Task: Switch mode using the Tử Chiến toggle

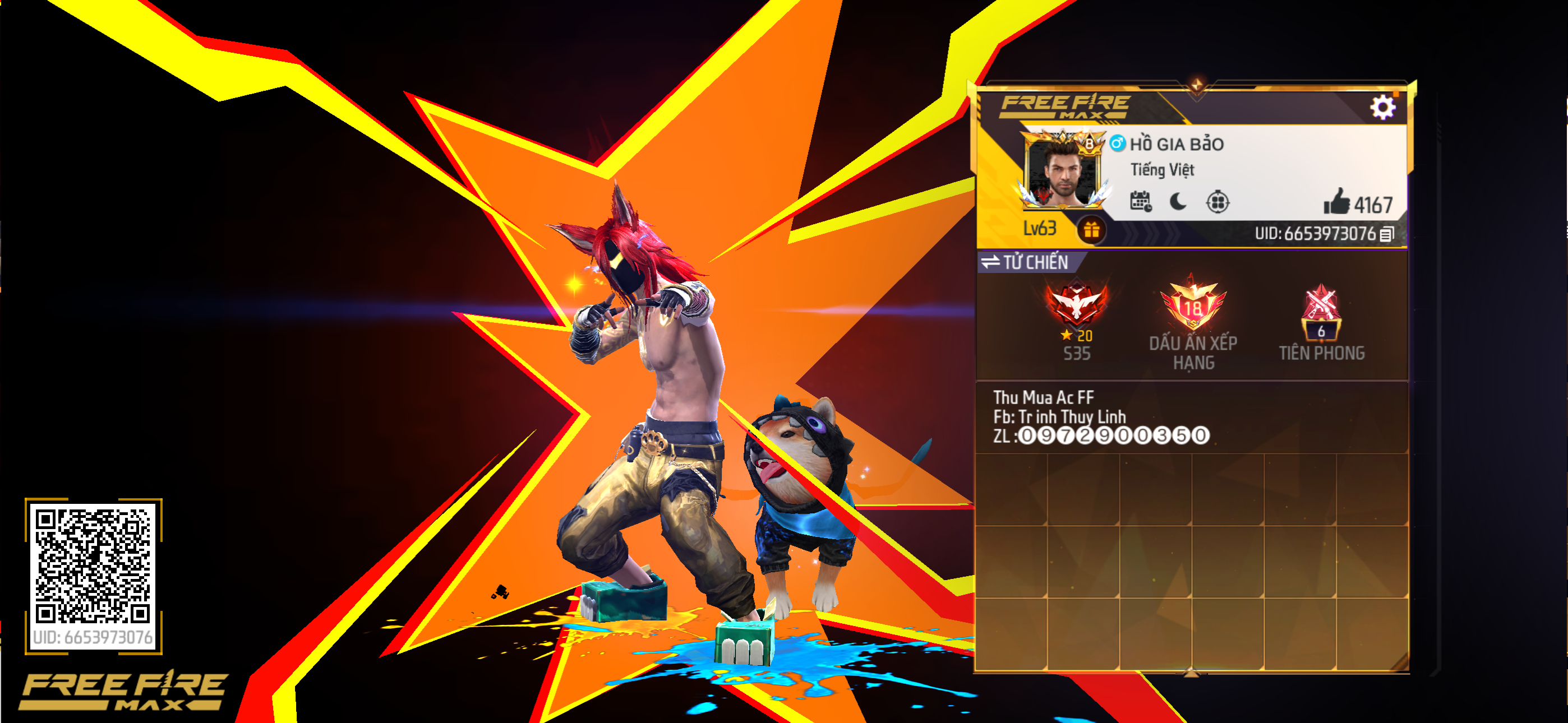Action: (1026, 262)
